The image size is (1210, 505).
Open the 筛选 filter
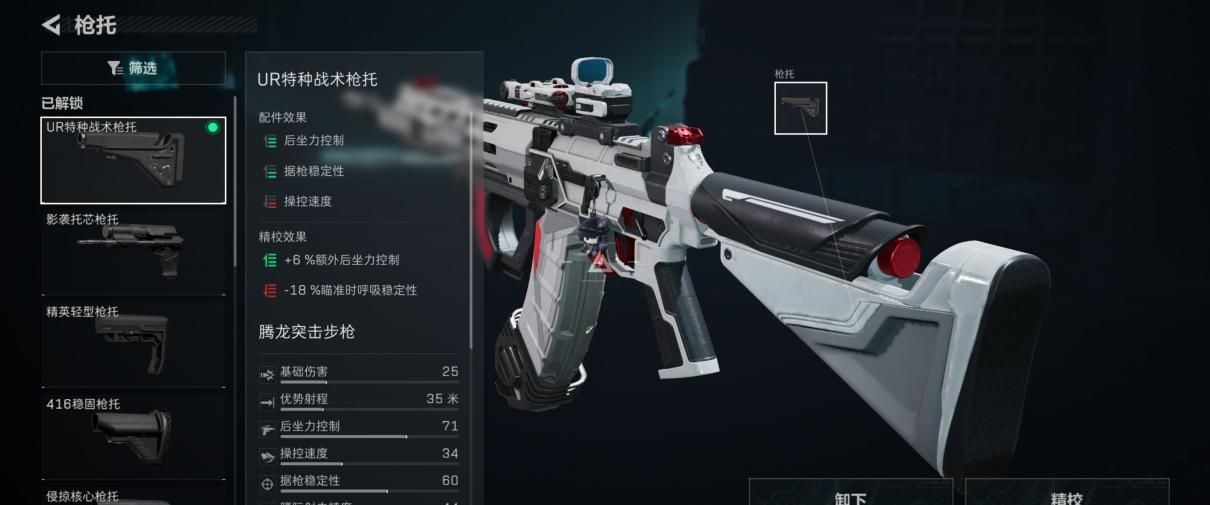point(133,68)
